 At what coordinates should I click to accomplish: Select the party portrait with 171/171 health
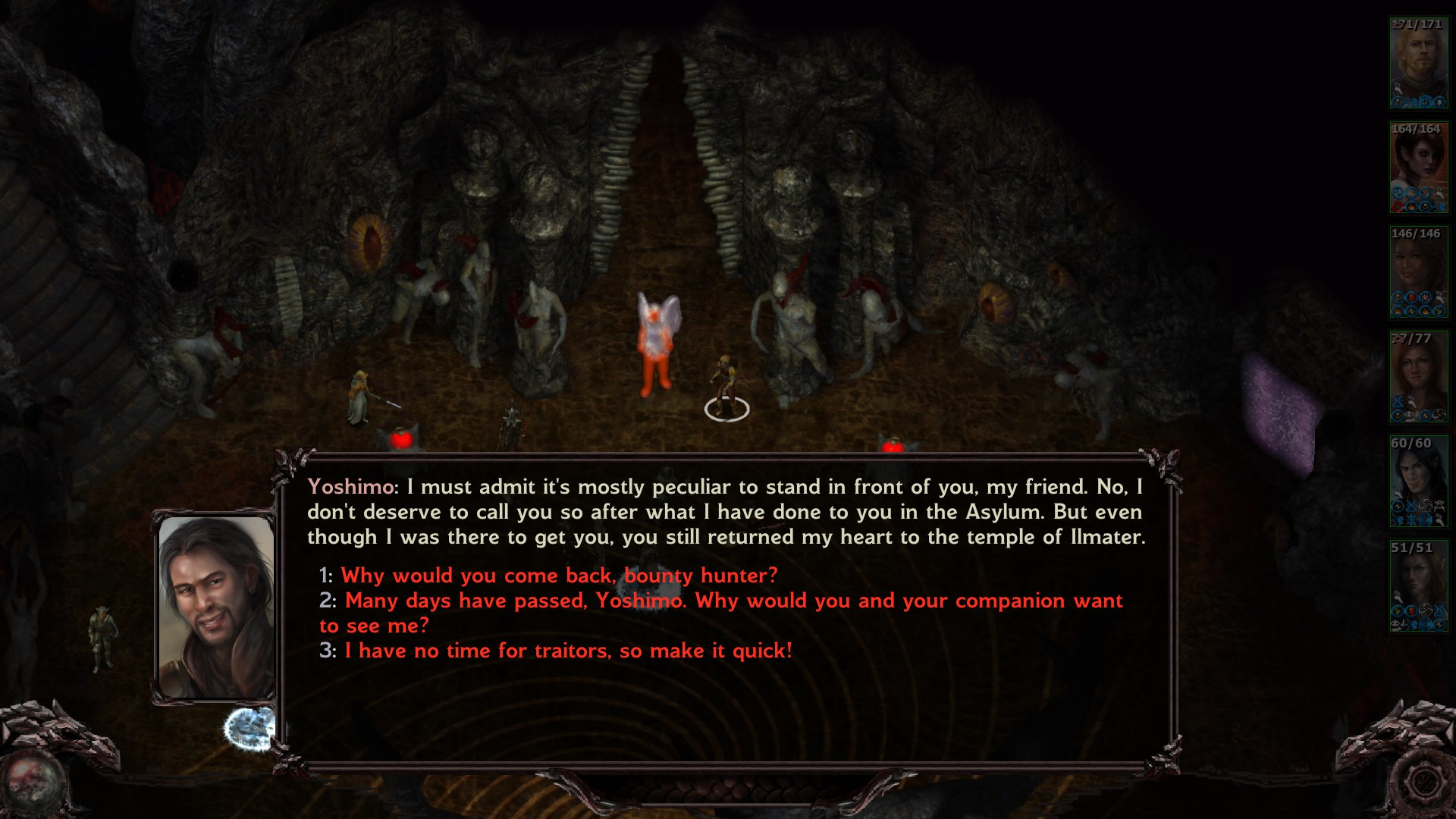(x=1418, y=63)
